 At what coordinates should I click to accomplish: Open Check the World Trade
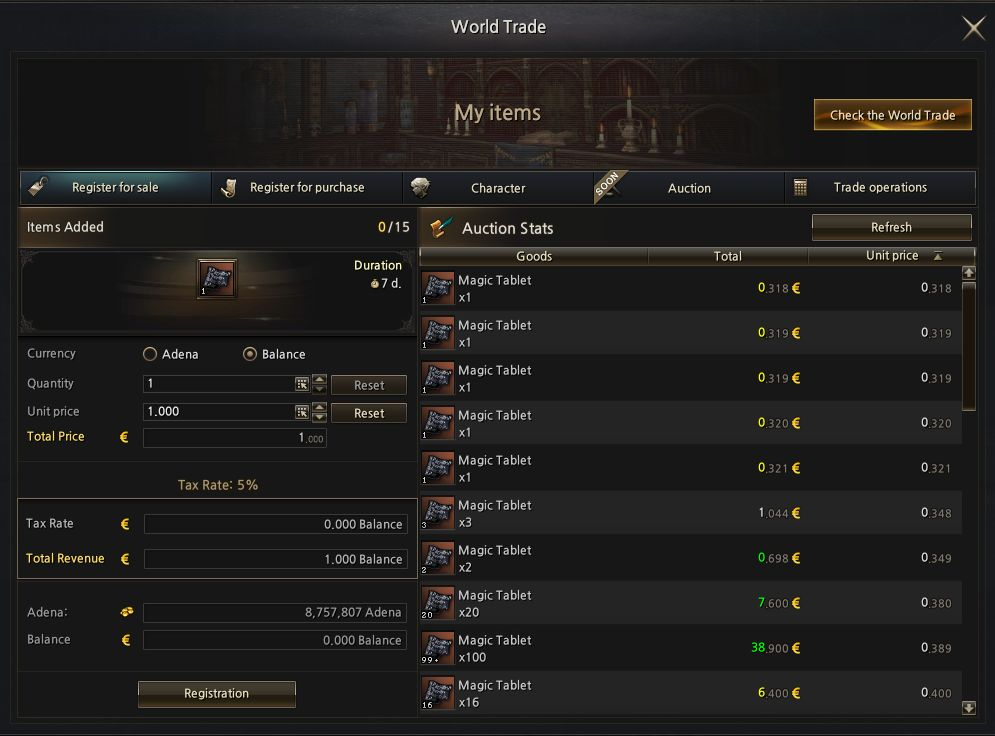(x=892, y=115)
